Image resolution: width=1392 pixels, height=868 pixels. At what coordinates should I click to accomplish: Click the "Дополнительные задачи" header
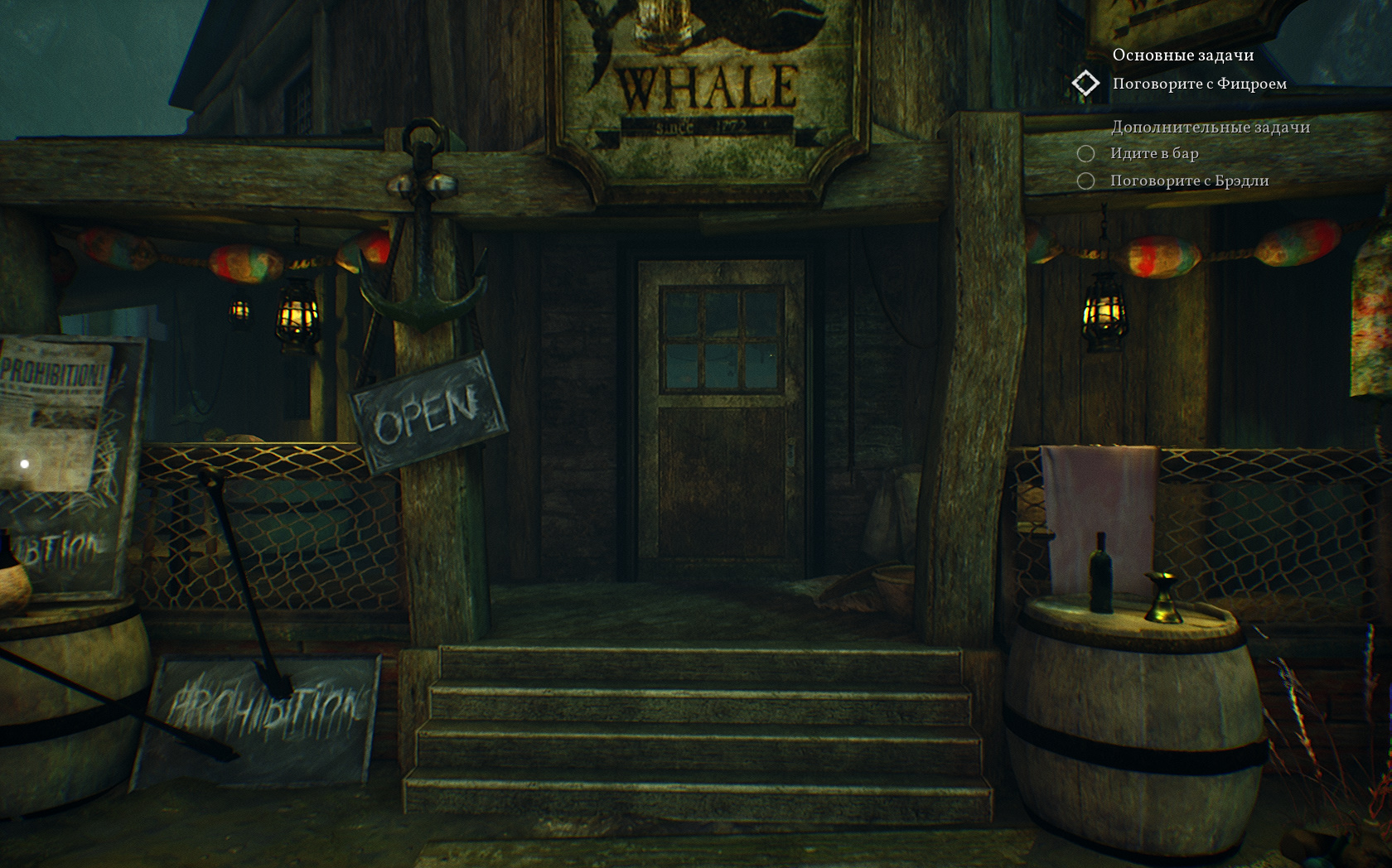tap(1210, 127)
